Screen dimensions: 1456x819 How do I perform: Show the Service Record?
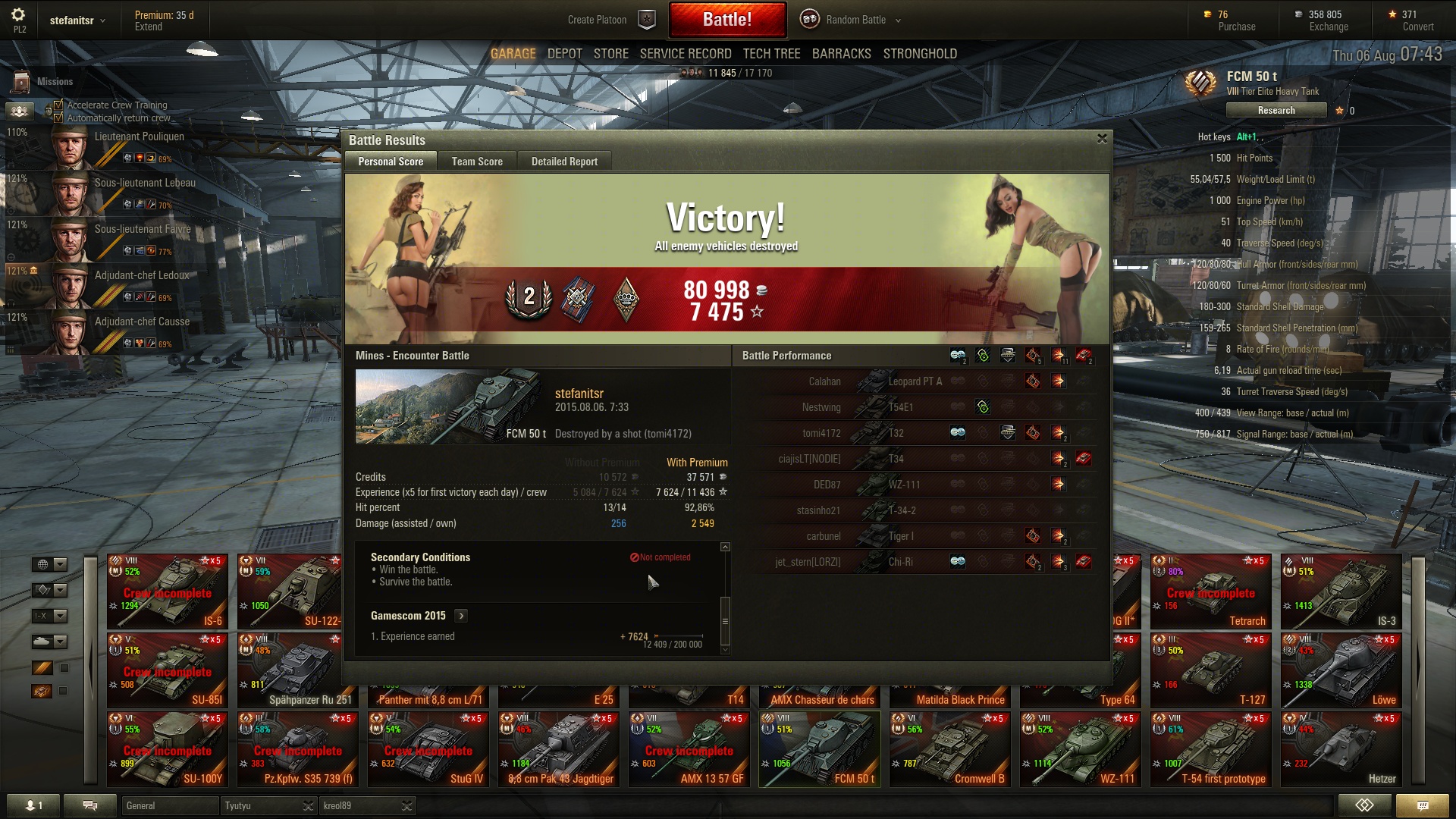tap(686, 54)
